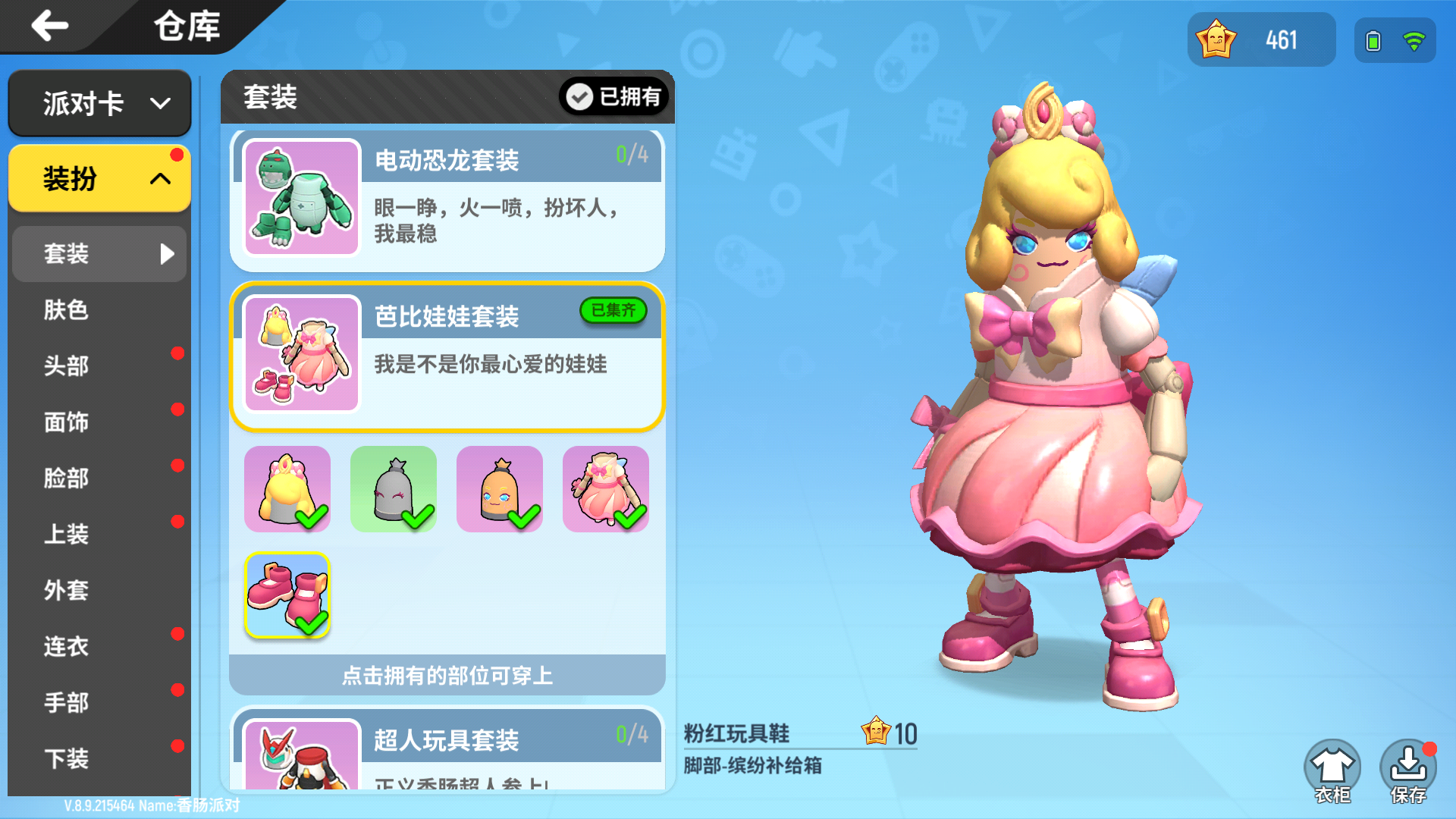Toggle the 已拥有 owned items filter
The image size is (1456, 819).
[x=614, y=97]
